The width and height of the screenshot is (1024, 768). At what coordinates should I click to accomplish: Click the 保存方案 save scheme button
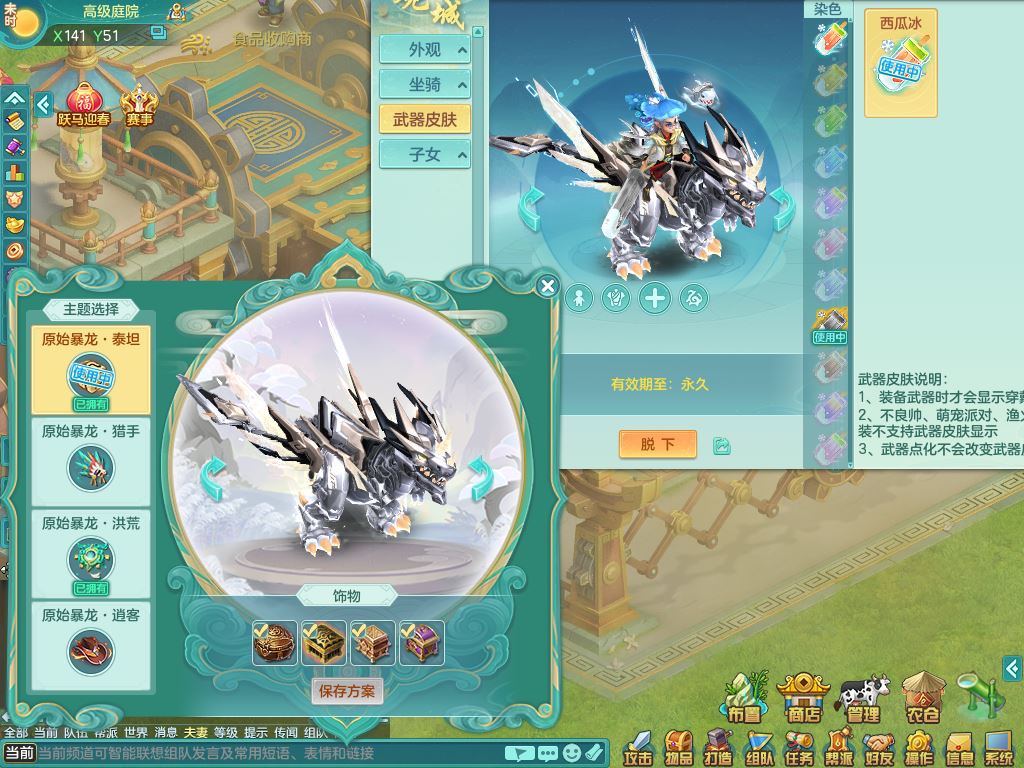click(x=346, y=691)
